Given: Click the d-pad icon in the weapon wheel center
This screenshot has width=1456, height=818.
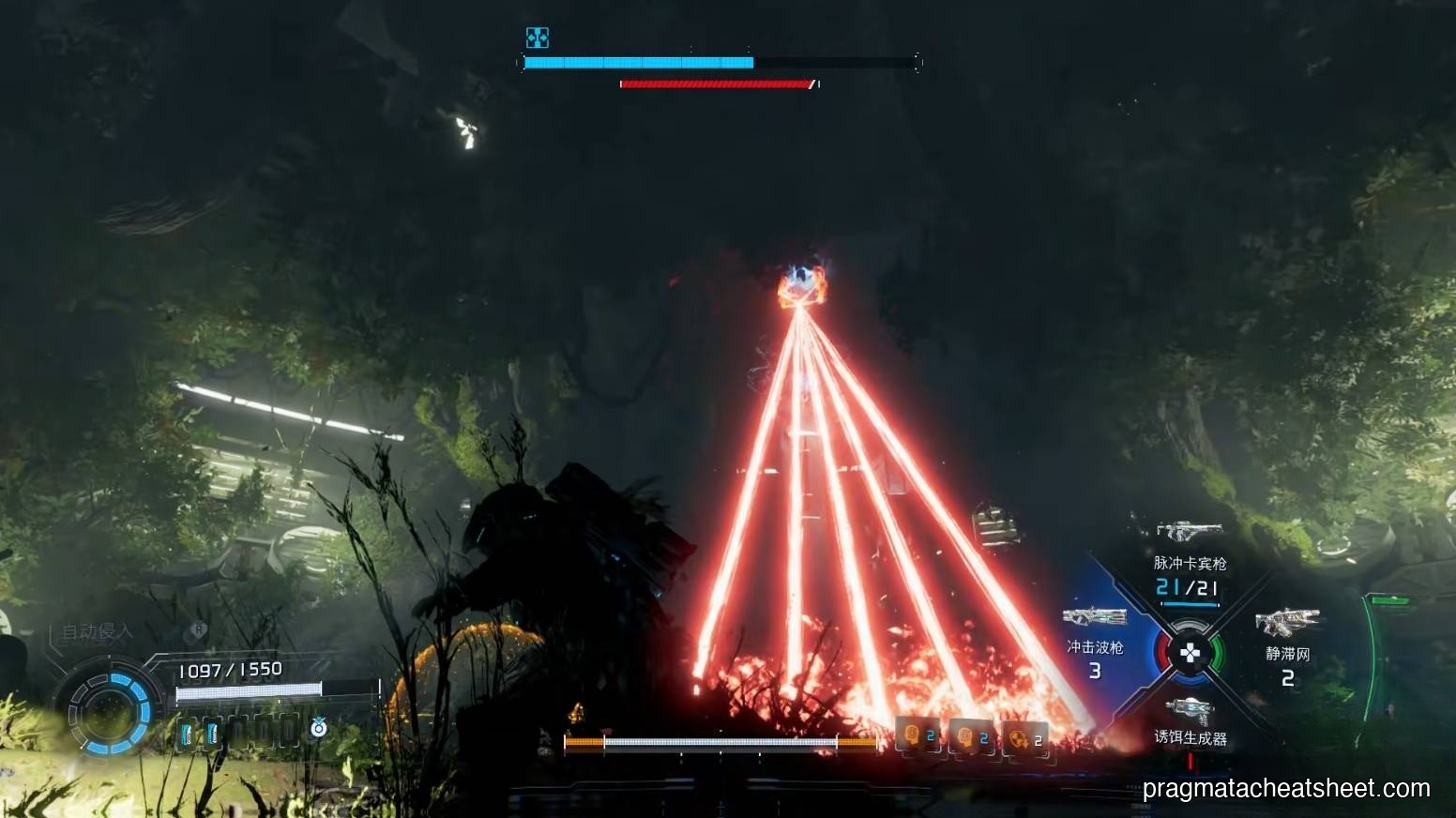Looking at the screenshot, I should 1190,653.
